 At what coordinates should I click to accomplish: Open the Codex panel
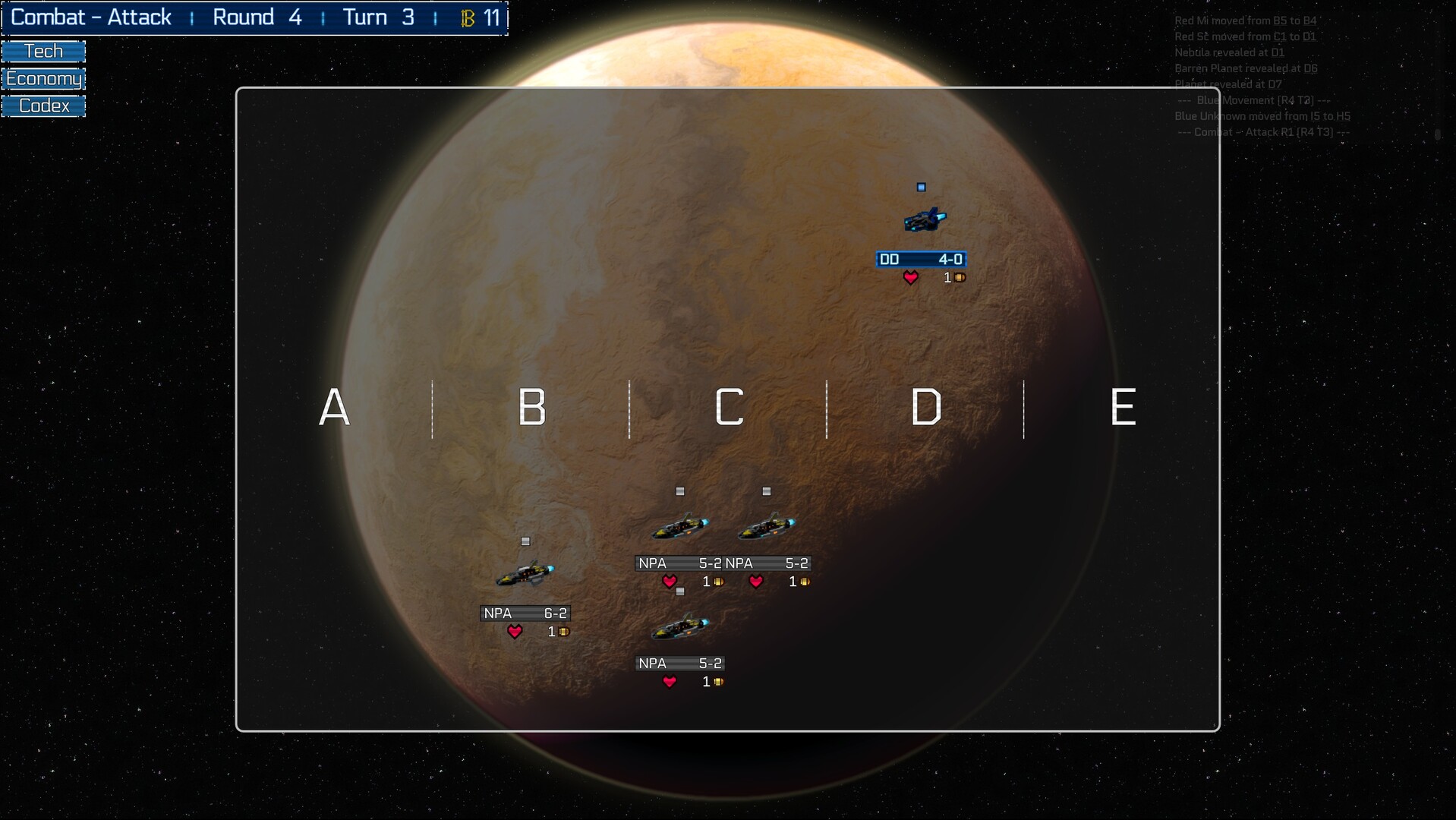pyautogui.click(x=43, y=106)
